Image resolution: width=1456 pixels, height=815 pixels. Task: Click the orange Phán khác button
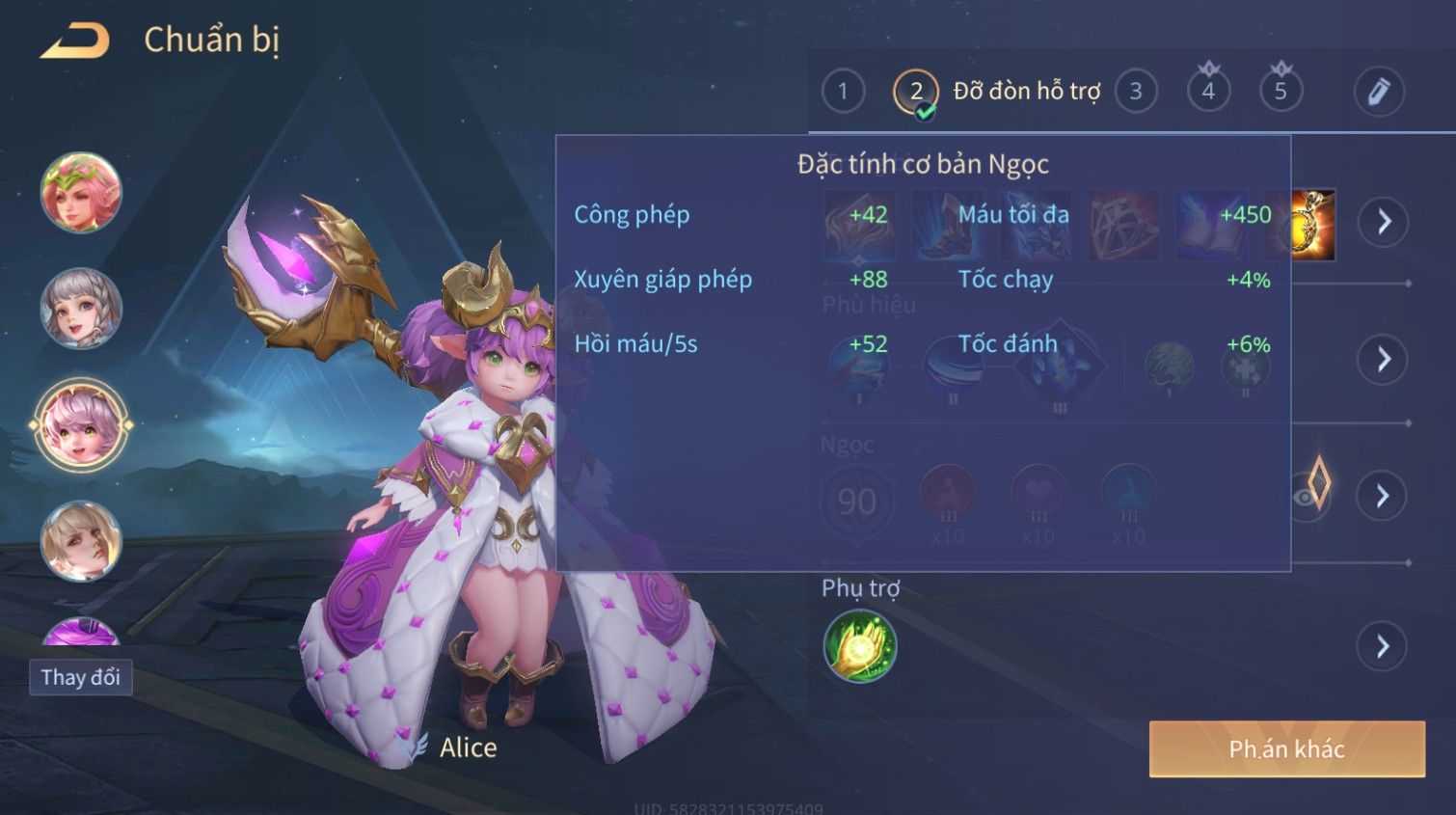coord(1286,749)
